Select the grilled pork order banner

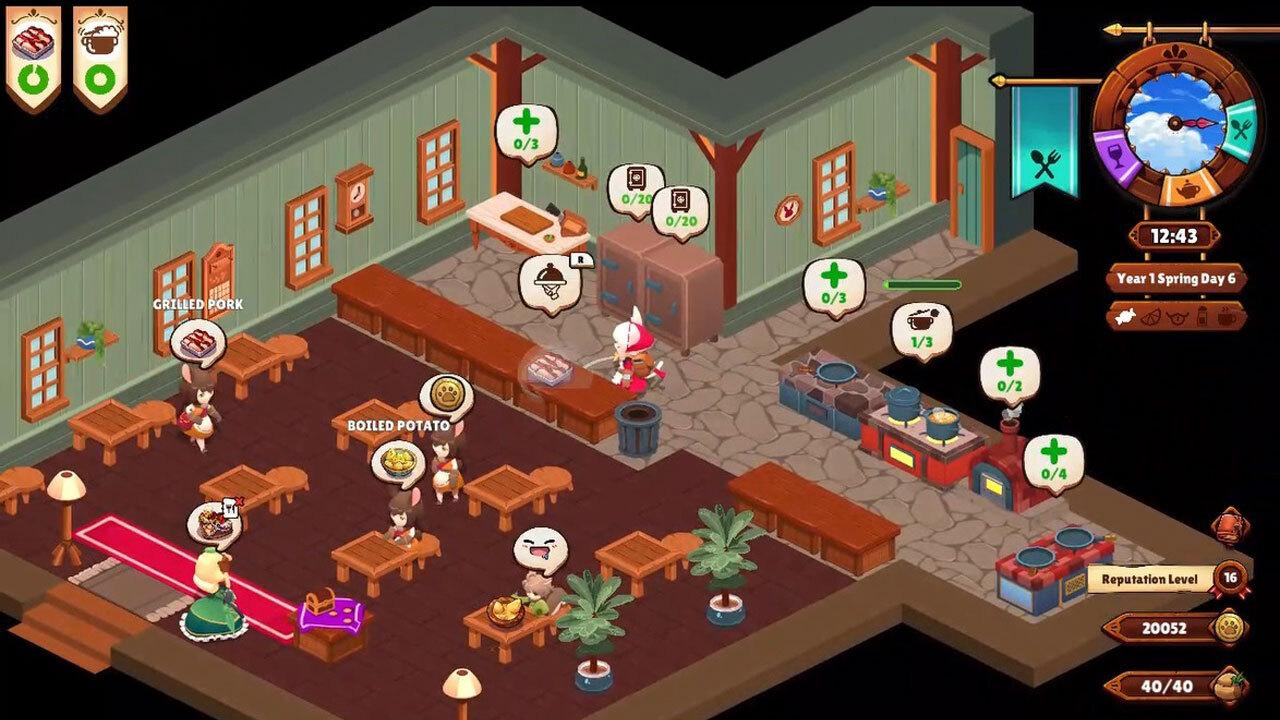32,56
